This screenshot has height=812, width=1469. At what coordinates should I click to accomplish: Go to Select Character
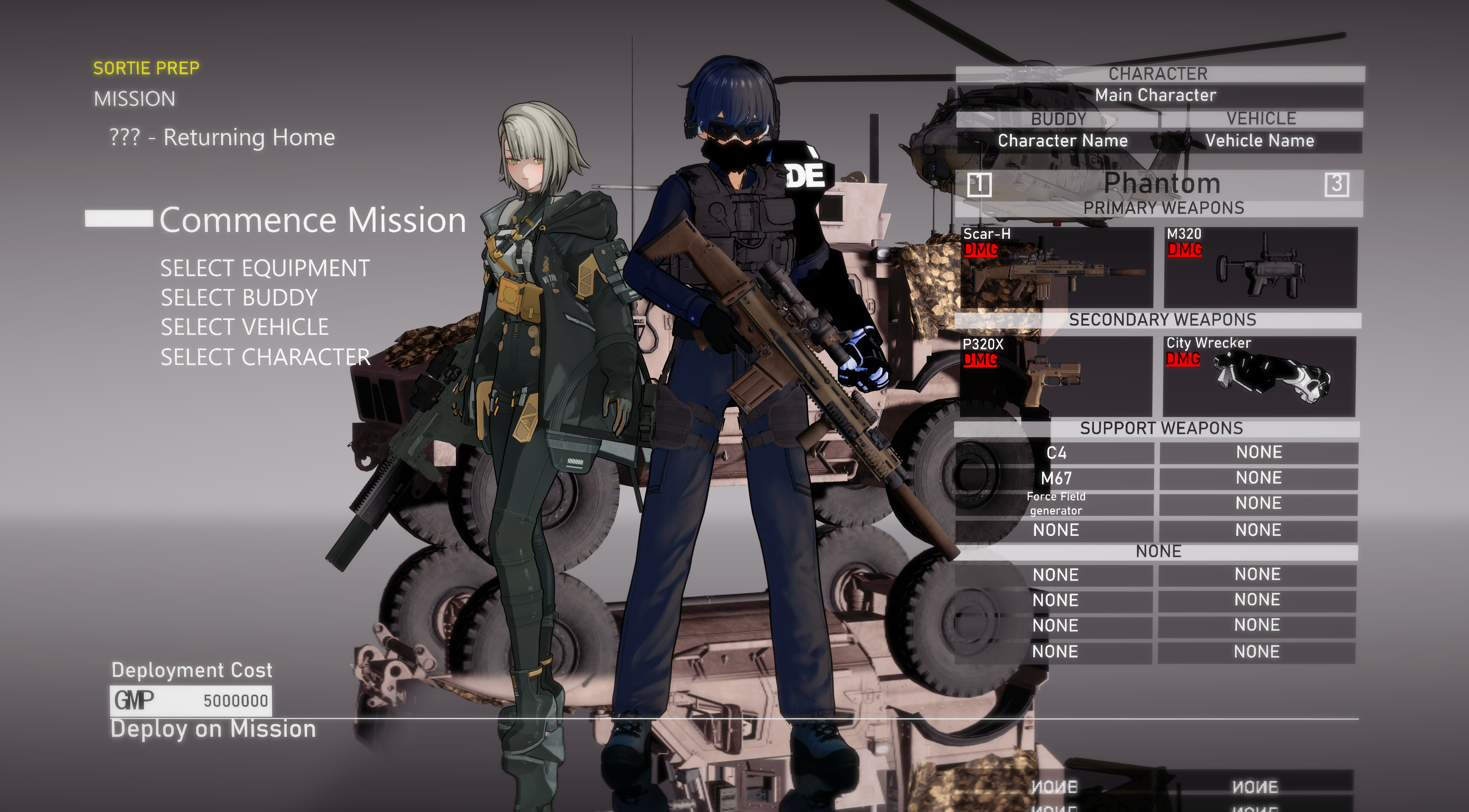(x=265, y=357)
